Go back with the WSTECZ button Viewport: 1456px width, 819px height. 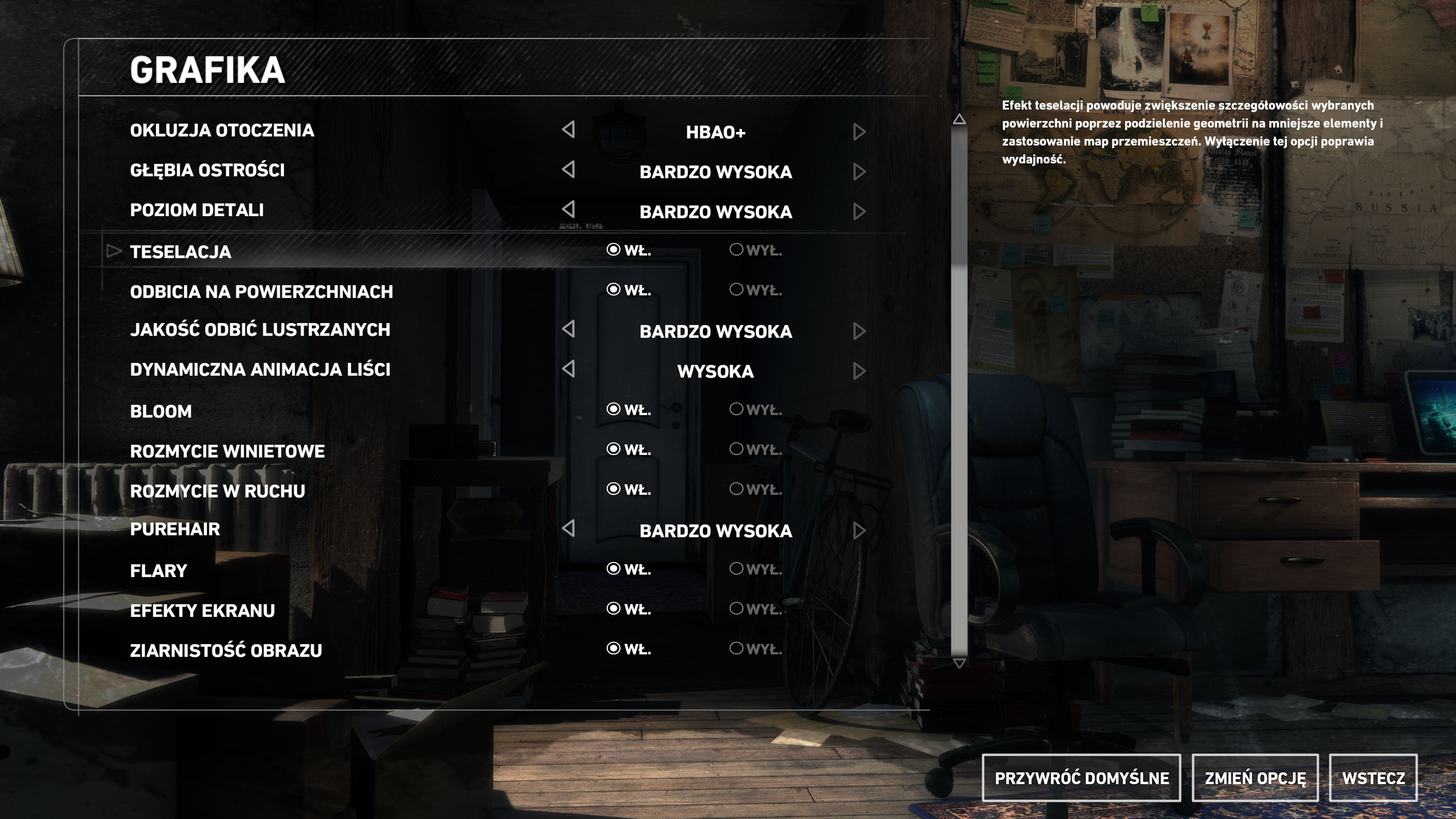[1373, 778]
